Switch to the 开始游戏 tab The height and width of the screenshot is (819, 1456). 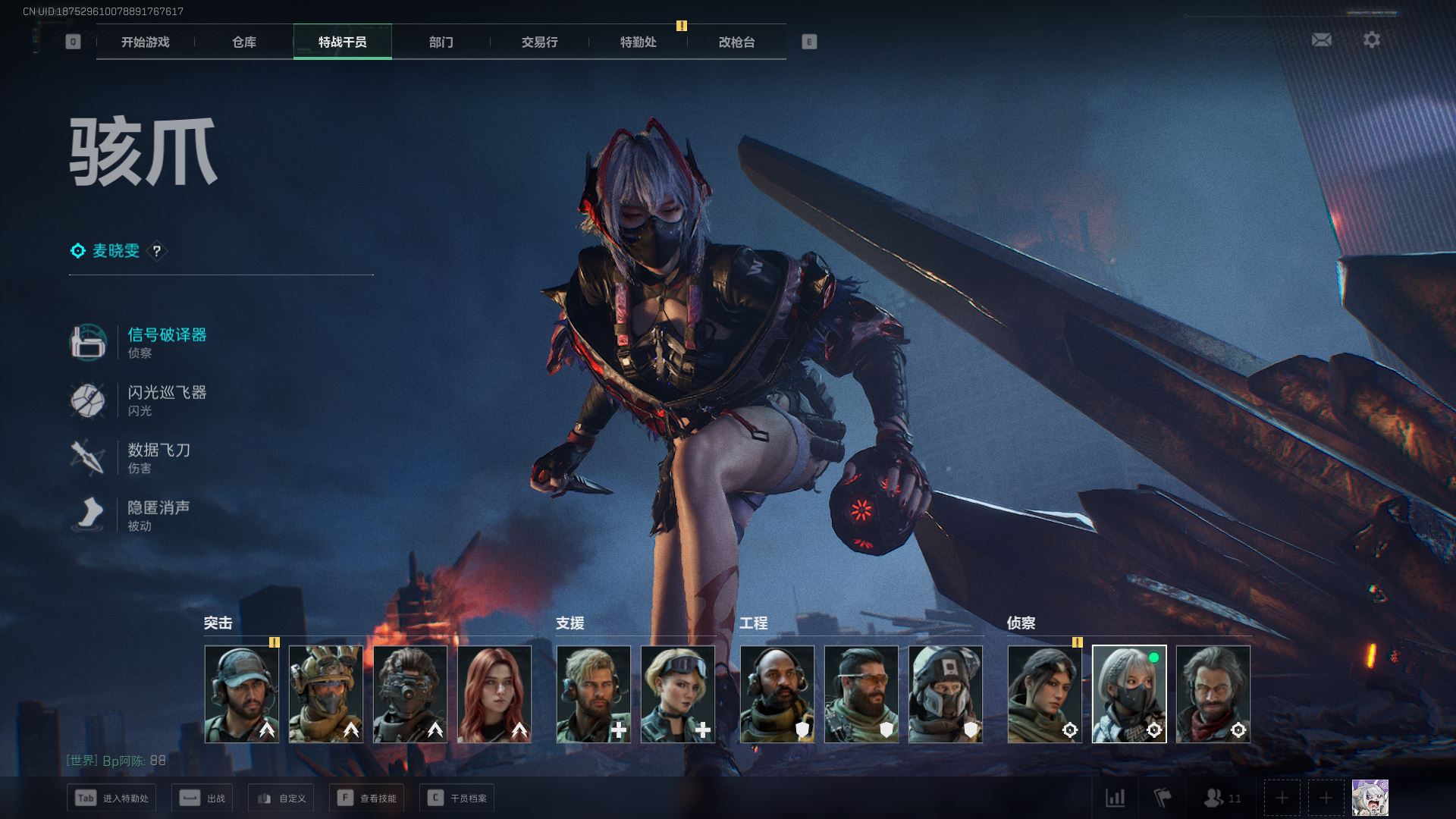[x=145, y=42]
